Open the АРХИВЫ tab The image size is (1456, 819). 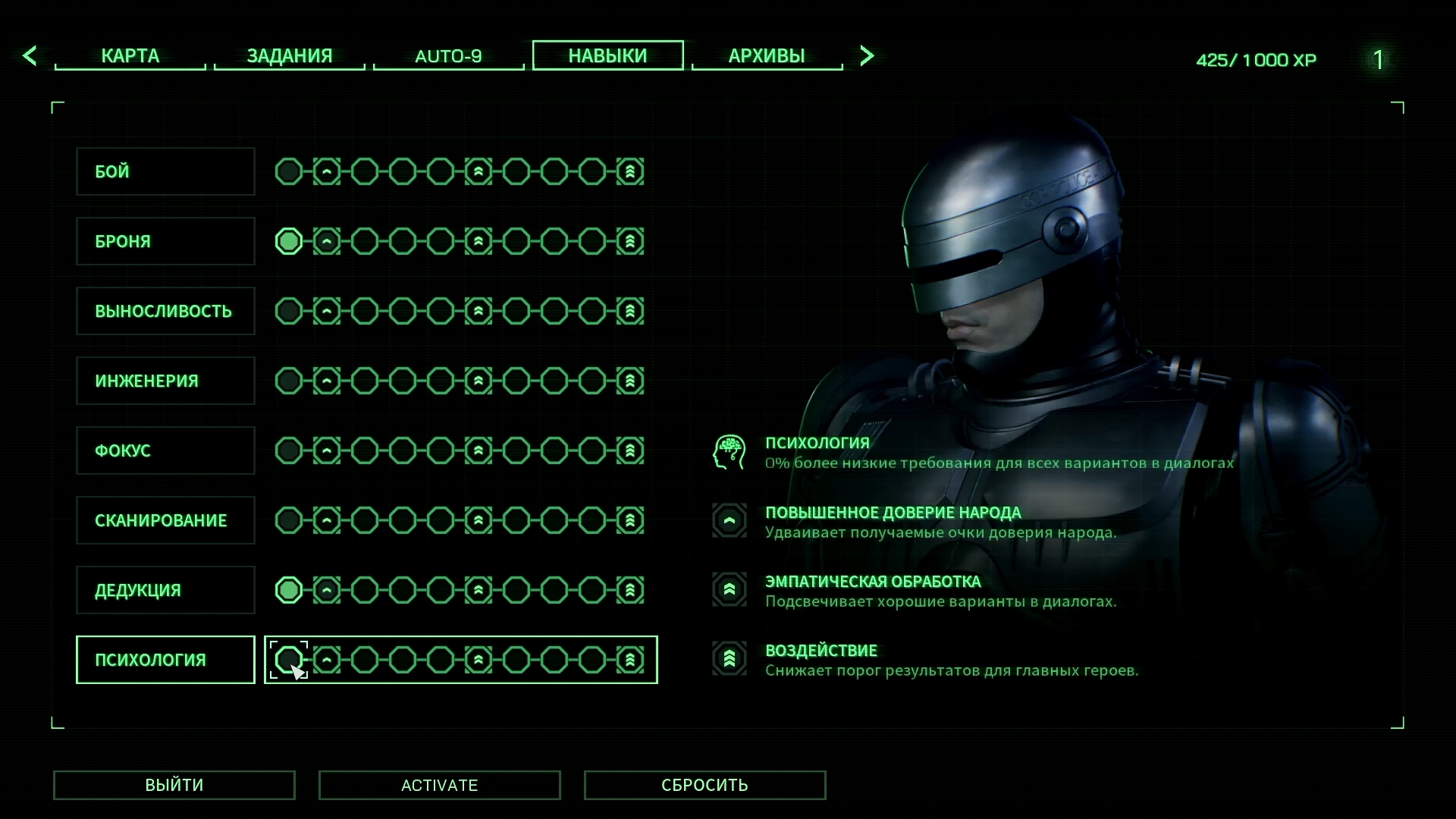(767, 56)
